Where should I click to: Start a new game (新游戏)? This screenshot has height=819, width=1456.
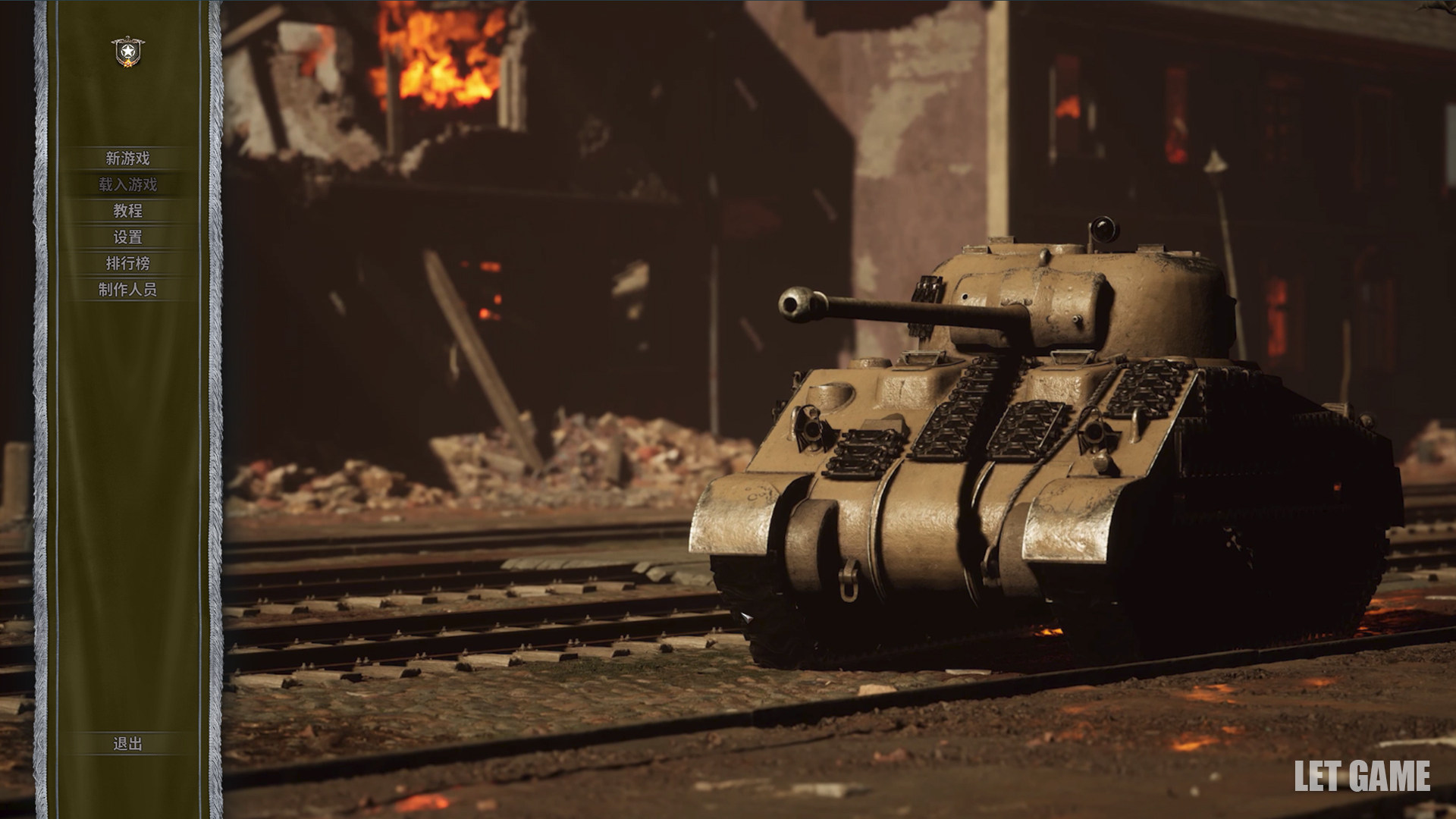[127, 158]
